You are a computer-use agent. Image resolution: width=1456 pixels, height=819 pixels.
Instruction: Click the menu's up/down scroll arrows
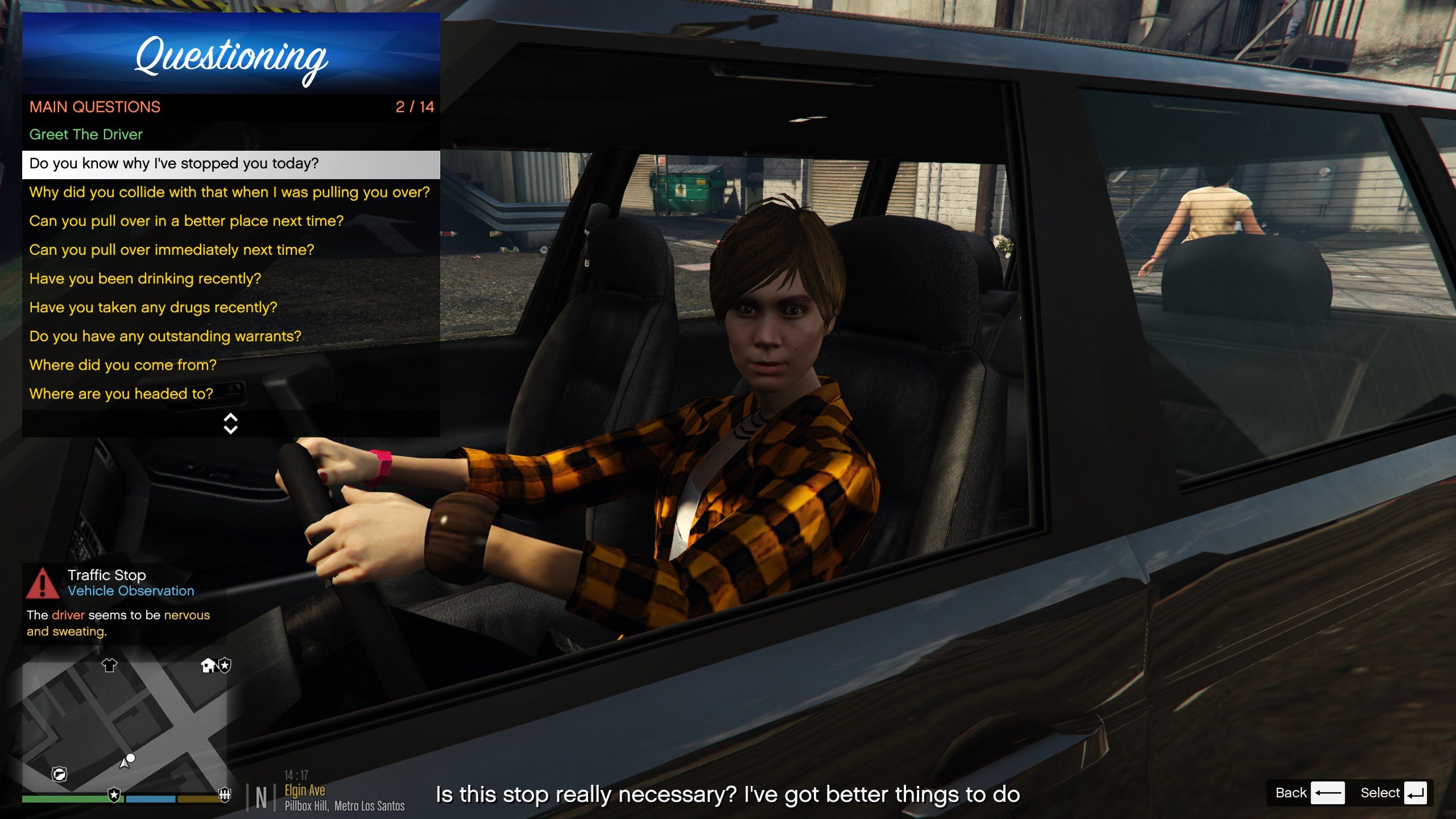(x=230, y=424)
